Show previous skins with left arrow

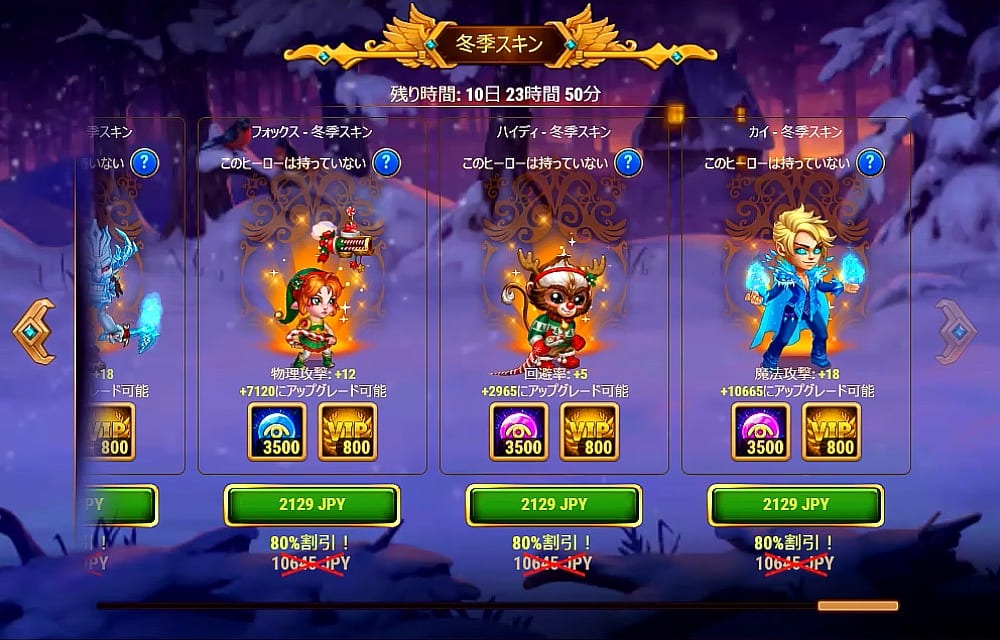pyautogui.click(x=34, y=332)
